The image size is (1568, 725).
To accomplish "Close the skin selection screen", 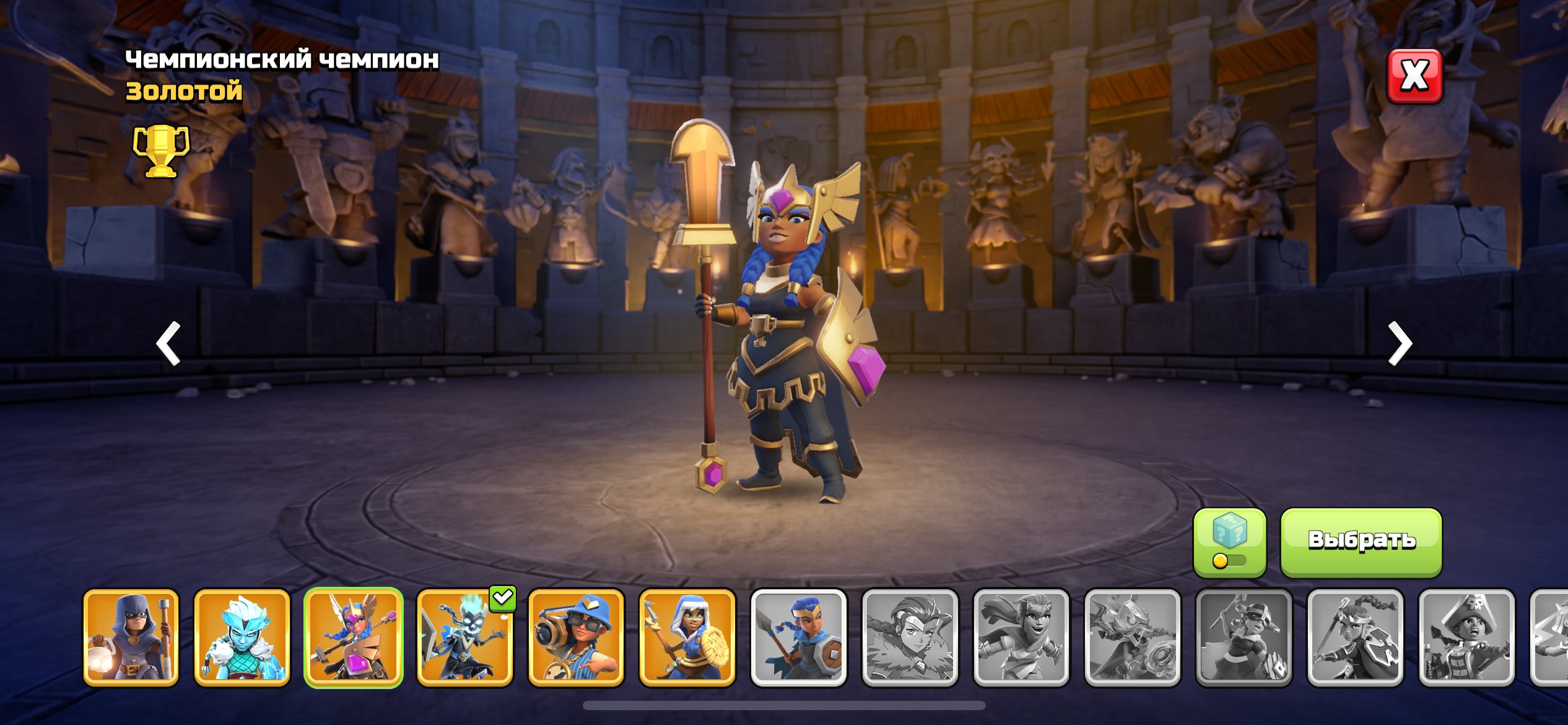I will click(x=1414, y=76).
